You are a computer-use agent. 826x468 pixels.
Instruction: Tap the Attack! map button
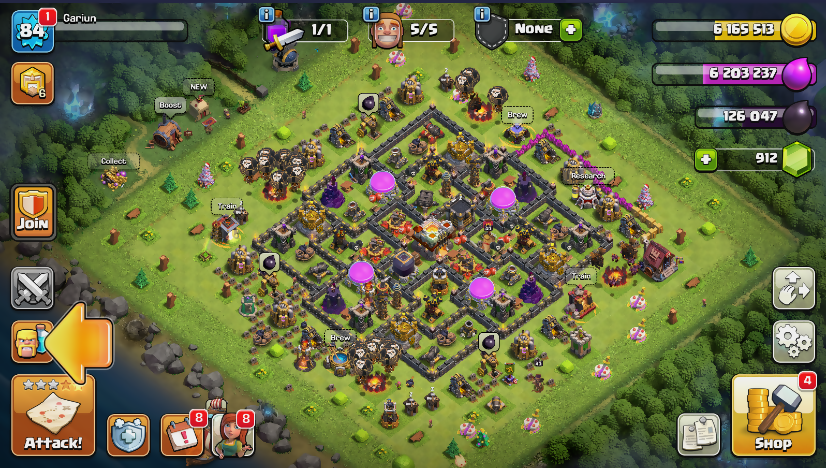tap(53, 414)
